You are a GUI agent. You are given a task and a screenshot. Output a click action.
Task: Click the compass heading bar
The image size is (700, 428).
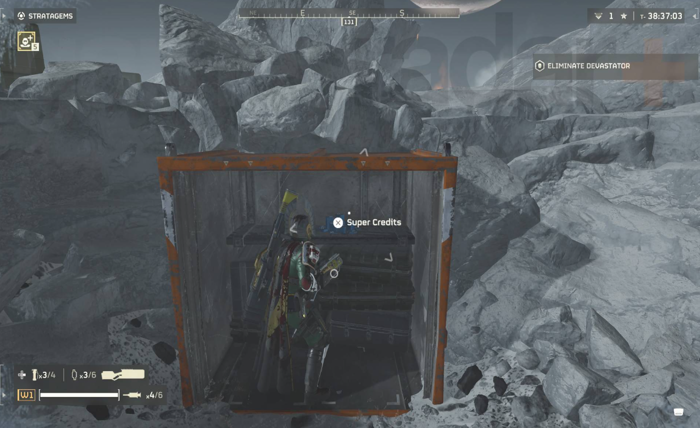click(349, 13)
